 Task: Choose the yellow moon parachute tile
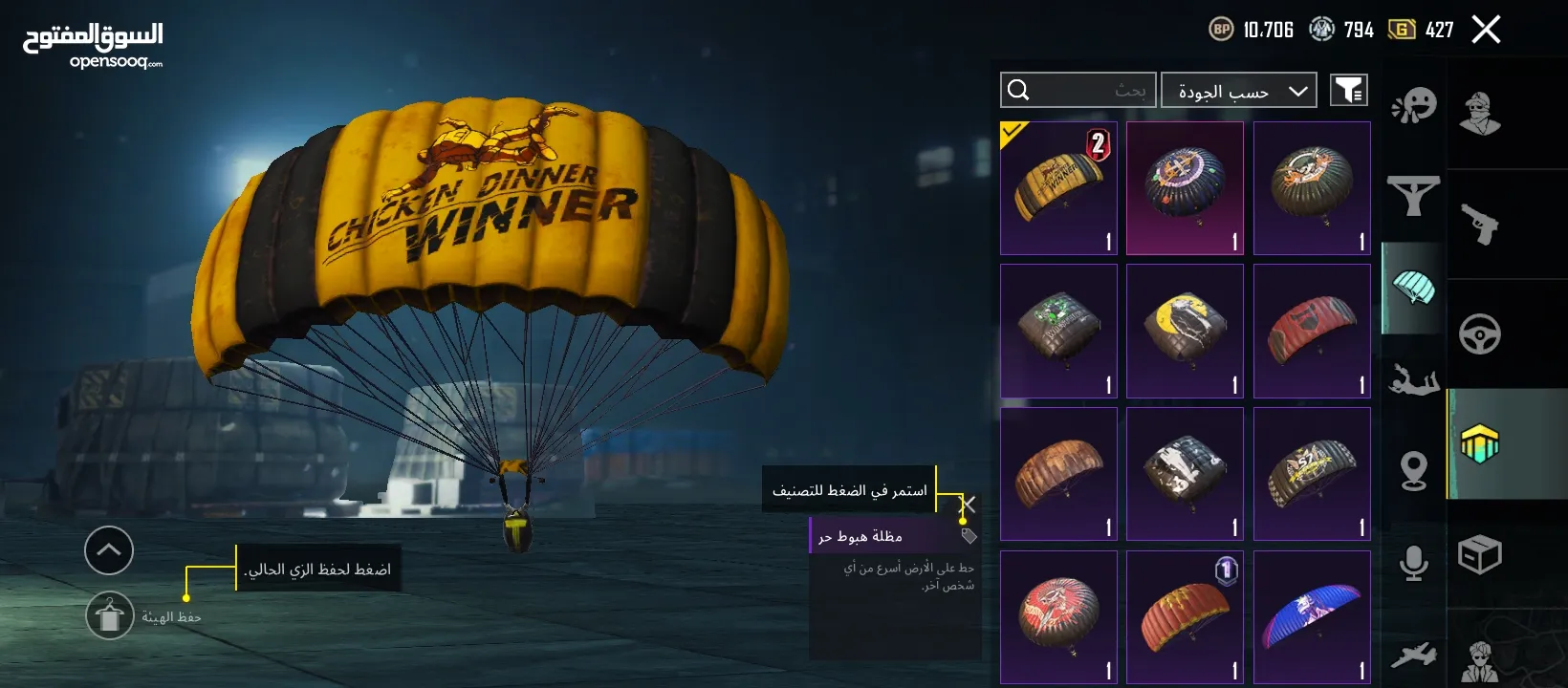1185,331
